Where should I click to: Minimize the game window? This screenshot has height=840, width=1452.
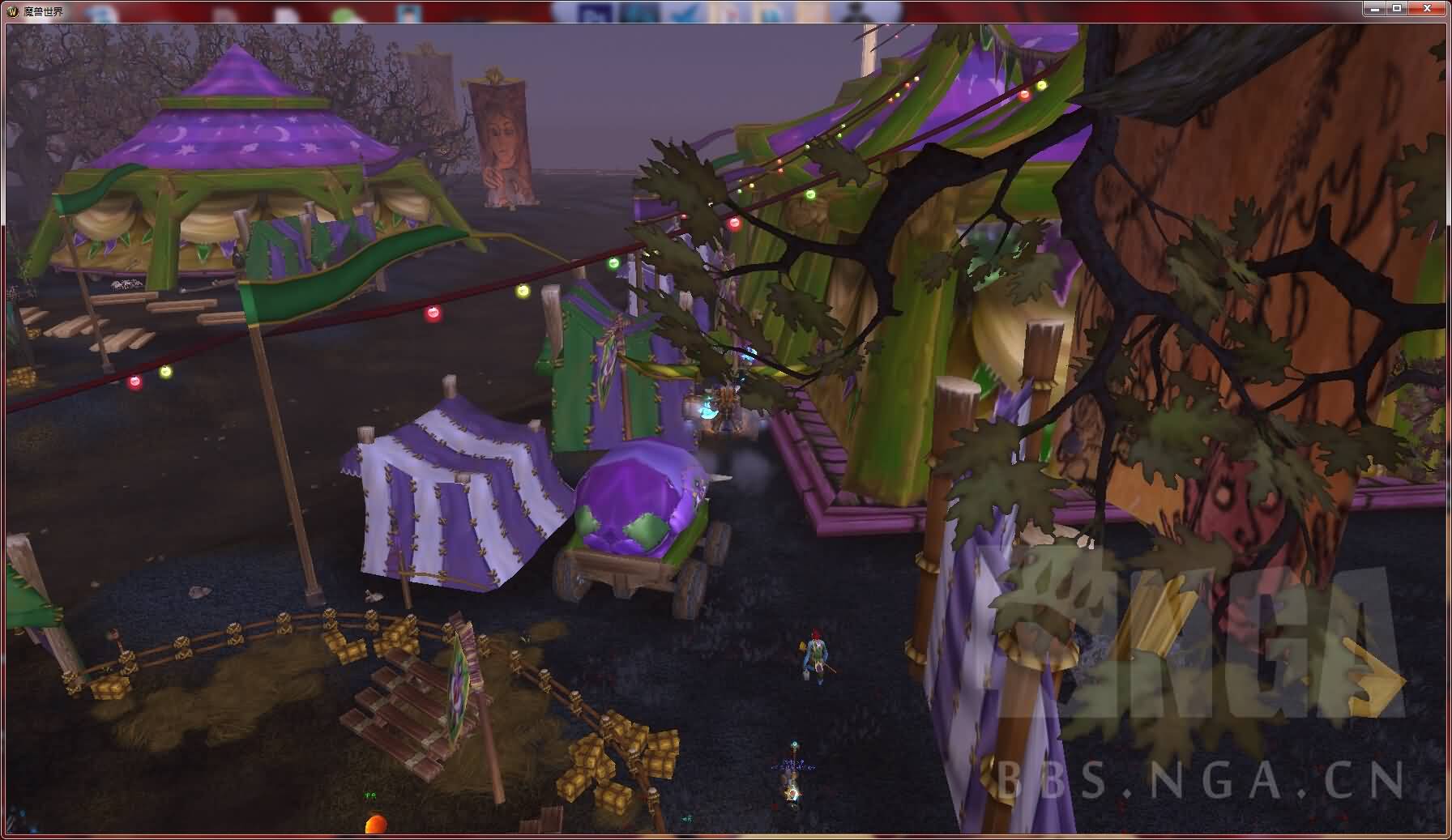coord(1374,8)
